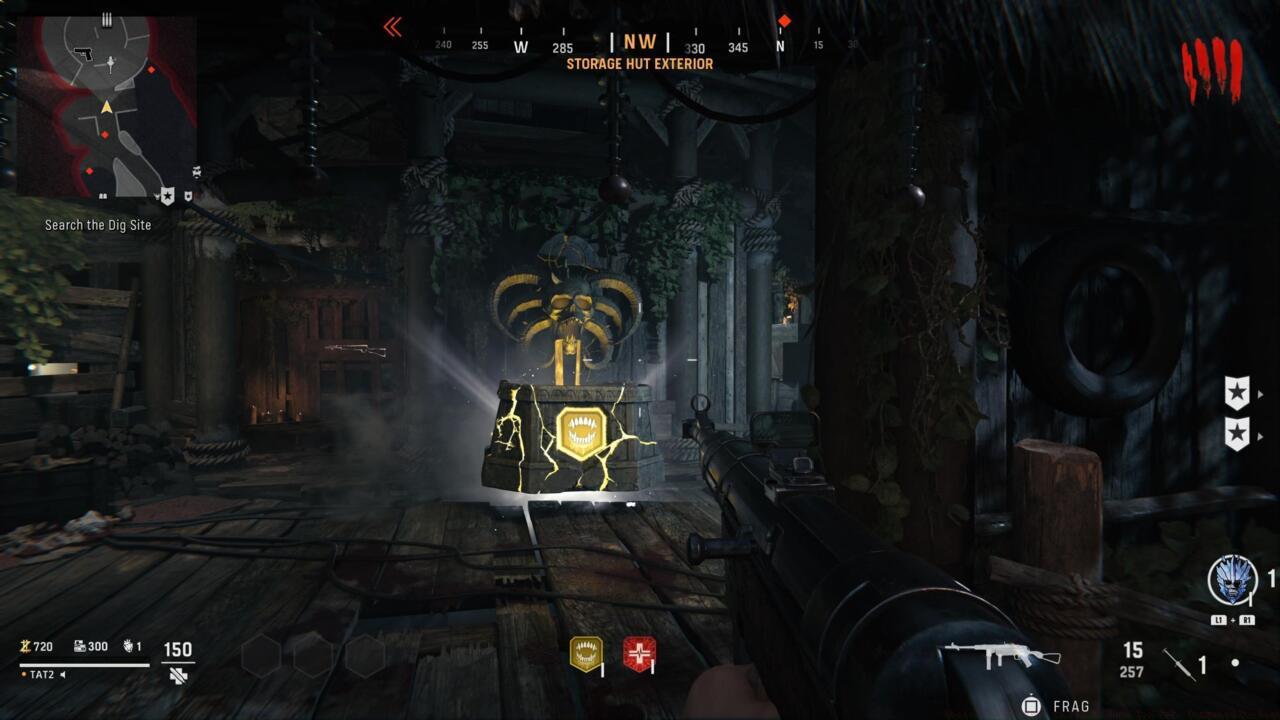Toggle the white lethal equipment dot indicator
Viewport: 1280px width, 720px height.
pos(1237,661)
